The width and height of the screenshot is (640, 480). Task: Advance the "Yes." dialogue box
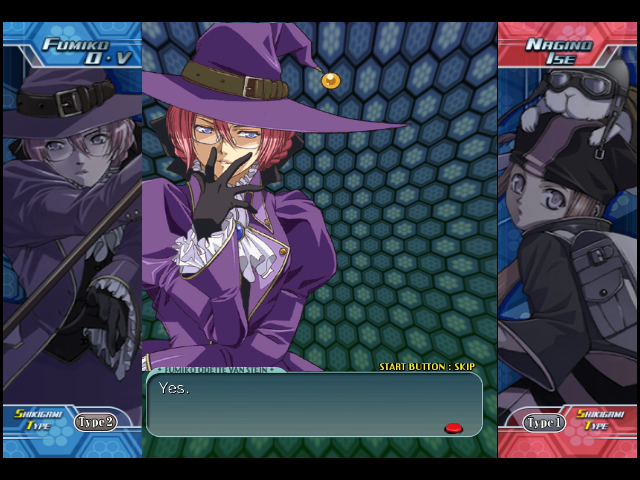pyautogui.click(x=314, y=405)
